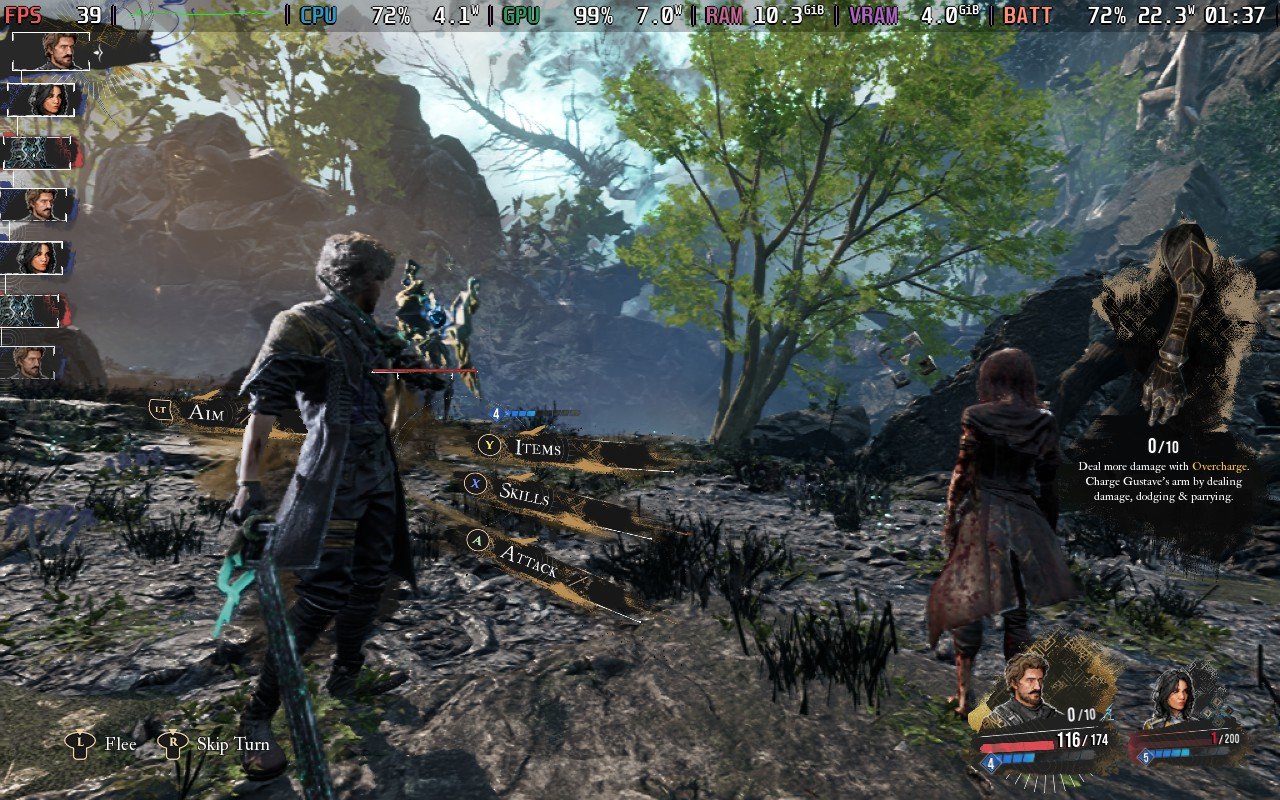Open the Skills menu

point(524,492)
